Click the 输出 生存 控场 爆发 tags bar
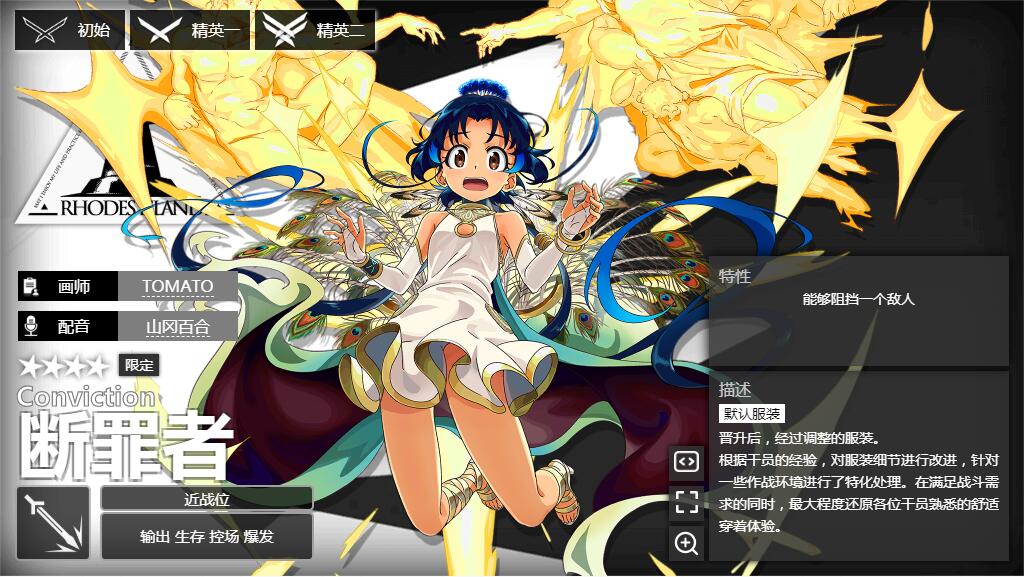1024x577 pixels. pos(207,537)
